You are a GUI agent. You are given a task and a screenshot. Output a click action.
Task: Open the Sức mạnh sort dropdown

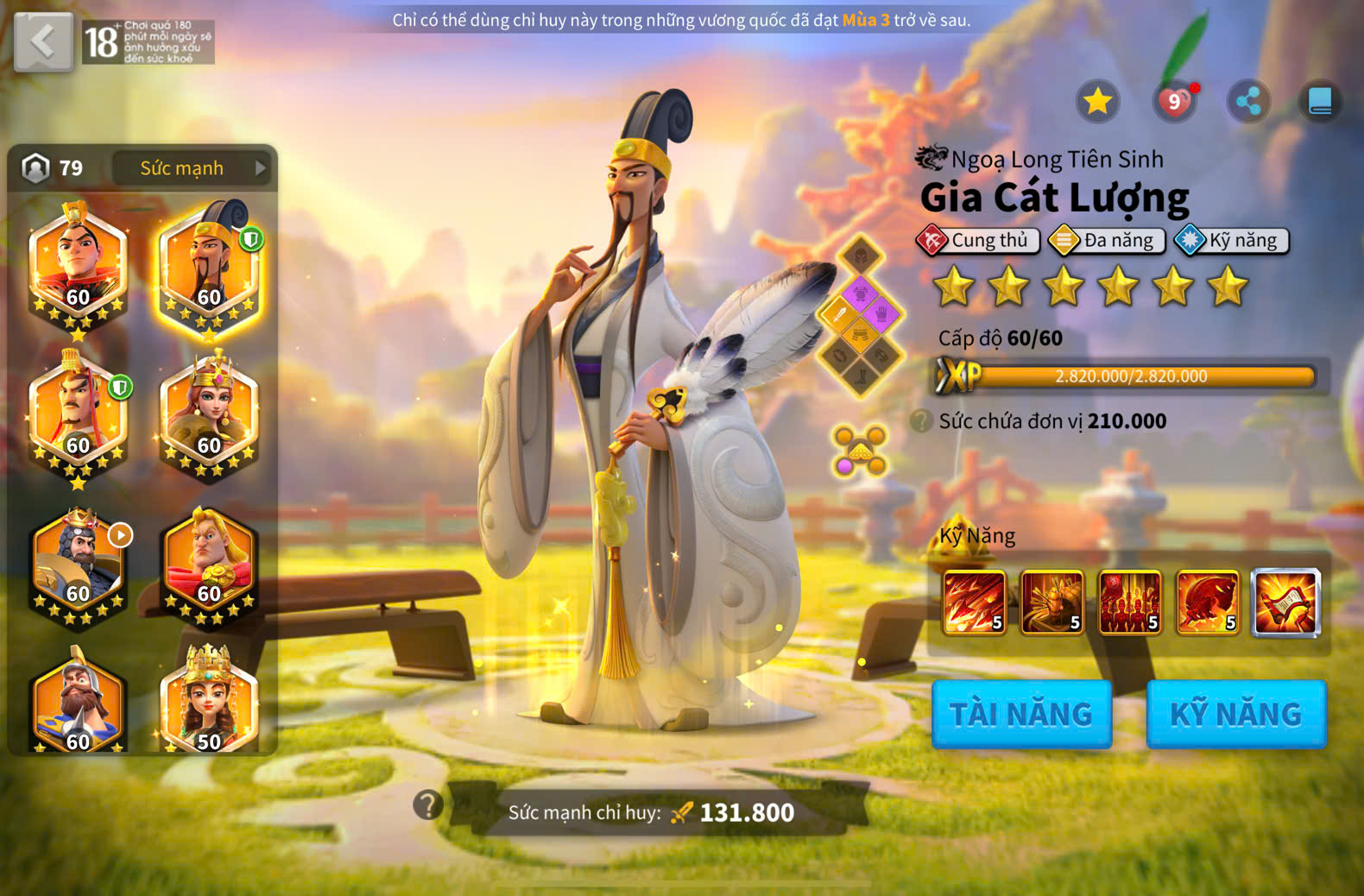(191, 168)
